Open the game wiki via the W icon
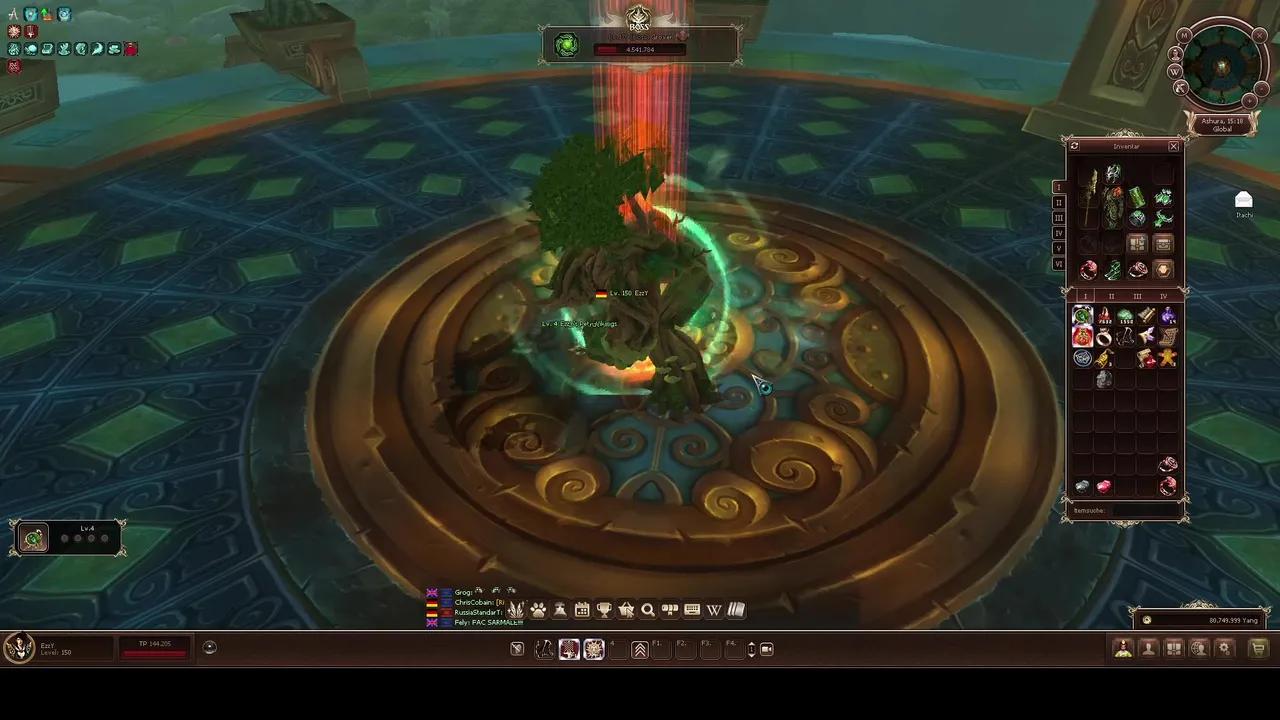 [x=714, y=610]
